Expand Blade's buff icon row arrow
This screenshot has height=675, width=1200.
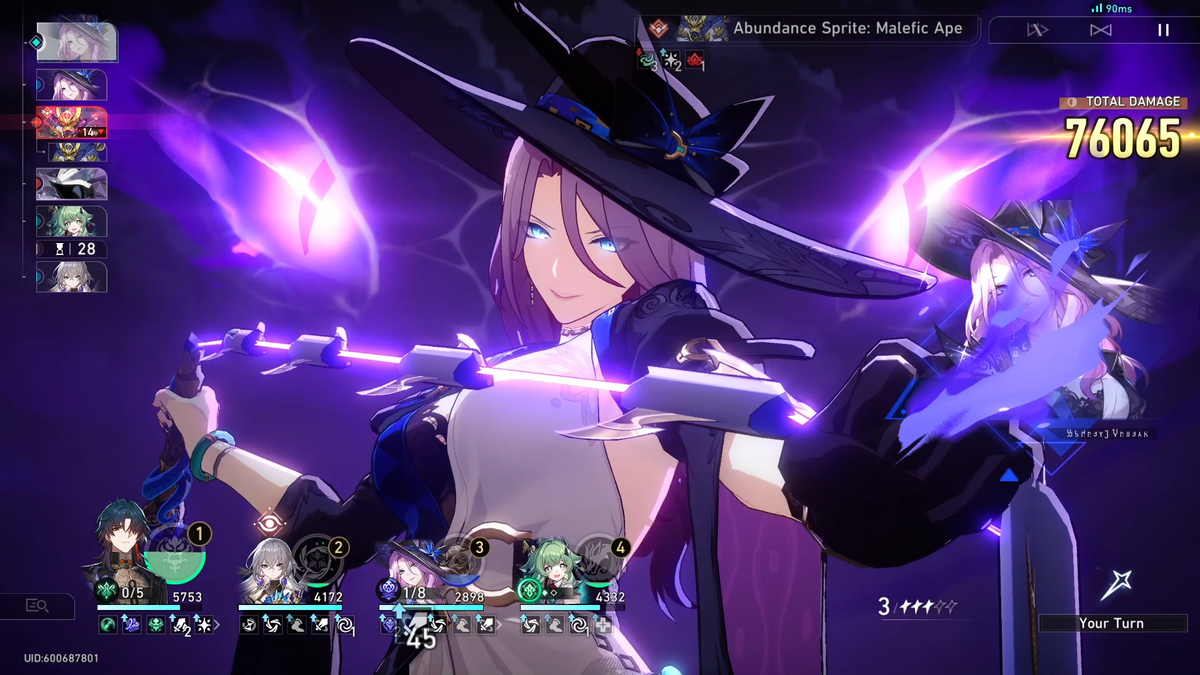(218, 625)
